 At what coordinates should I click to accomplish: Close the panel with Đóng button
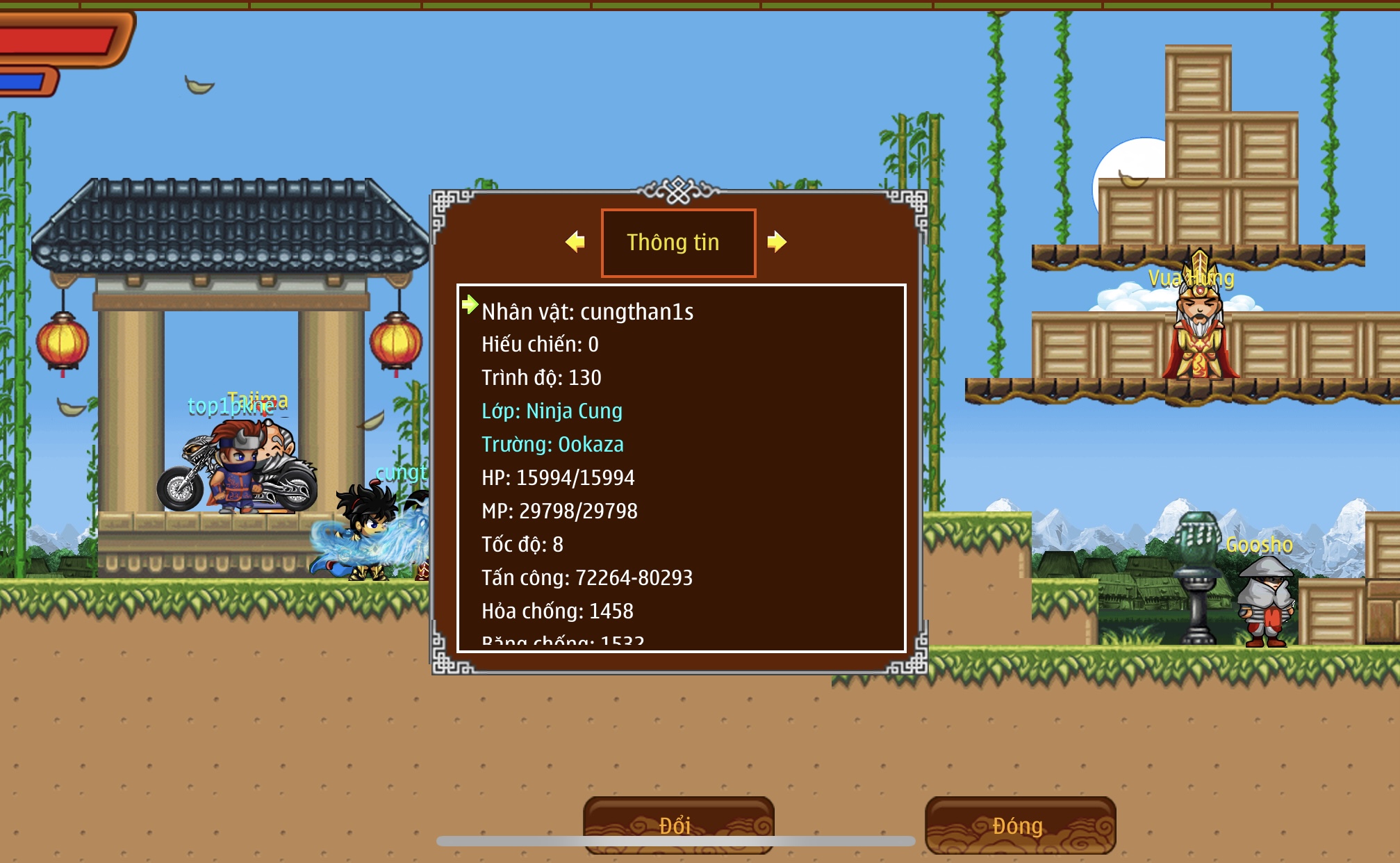[x=1019, y=825]
